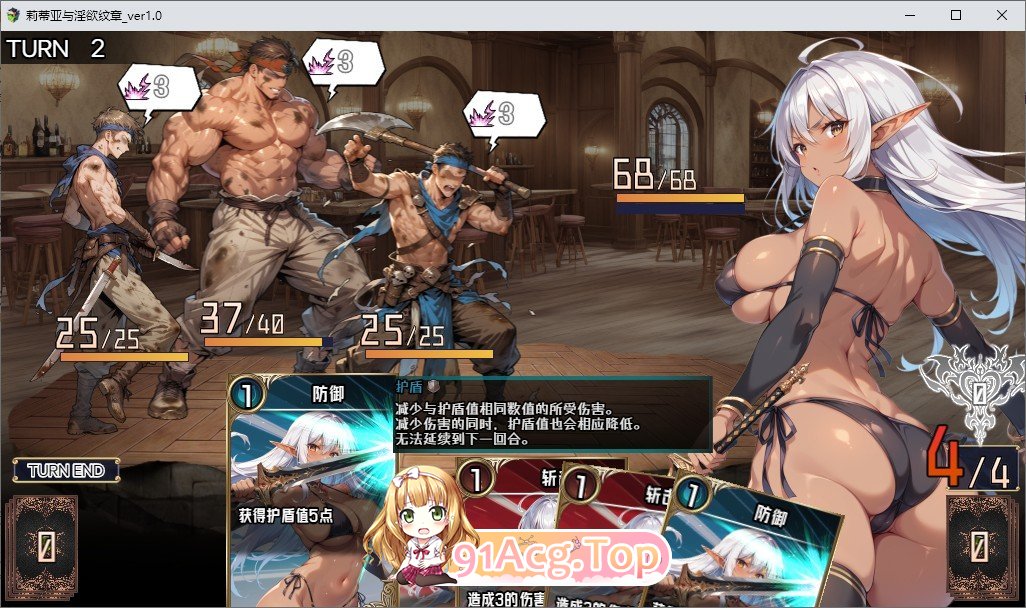Screen dimensions: 1026x608
Task: Minimize the game window
Action: tap(909, 15)
